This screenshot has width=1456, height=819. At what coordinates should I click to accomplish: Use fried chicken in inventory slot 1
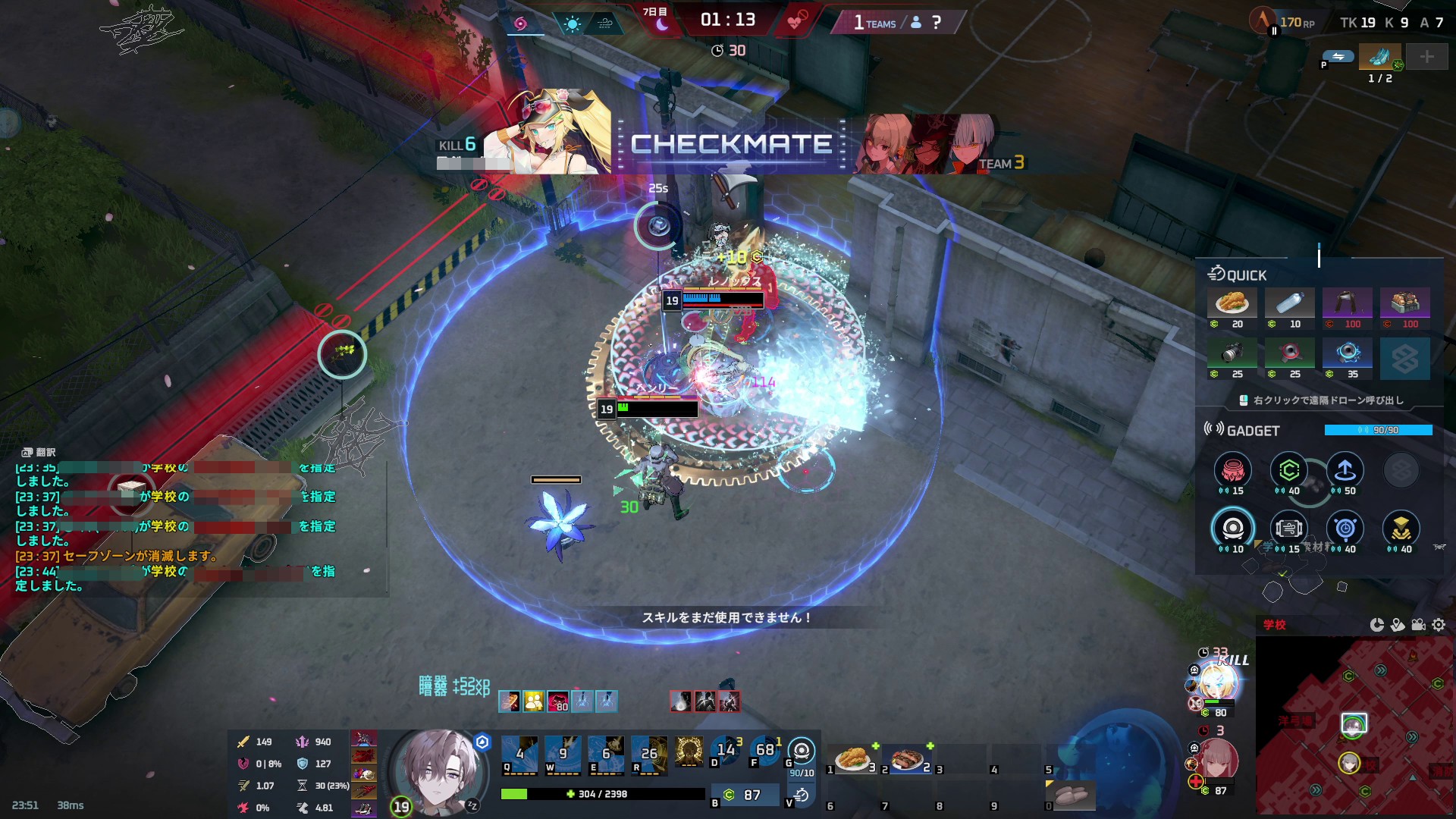pos(852,758)
